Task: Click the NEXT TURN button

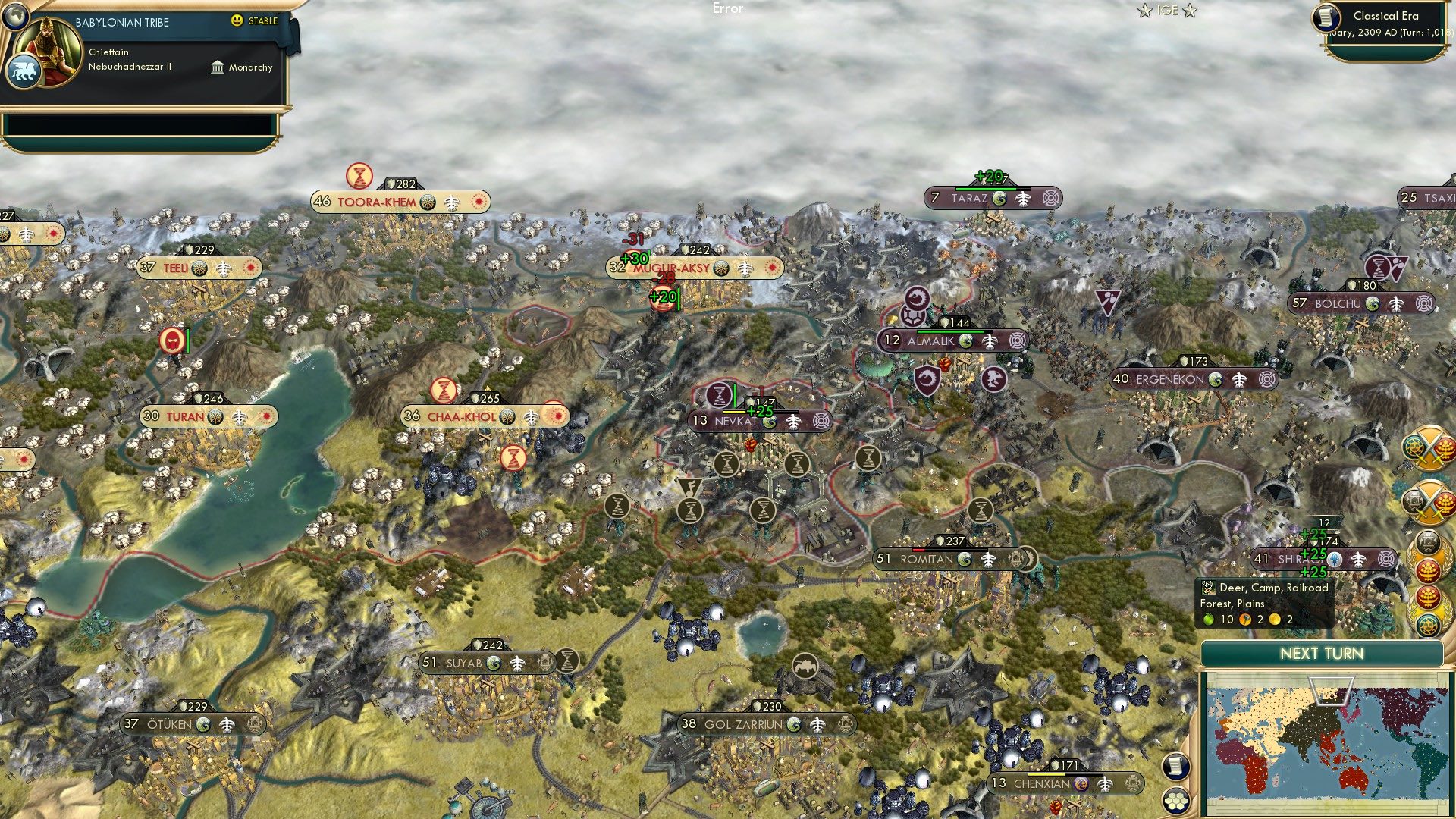Action: (1323, 653)
